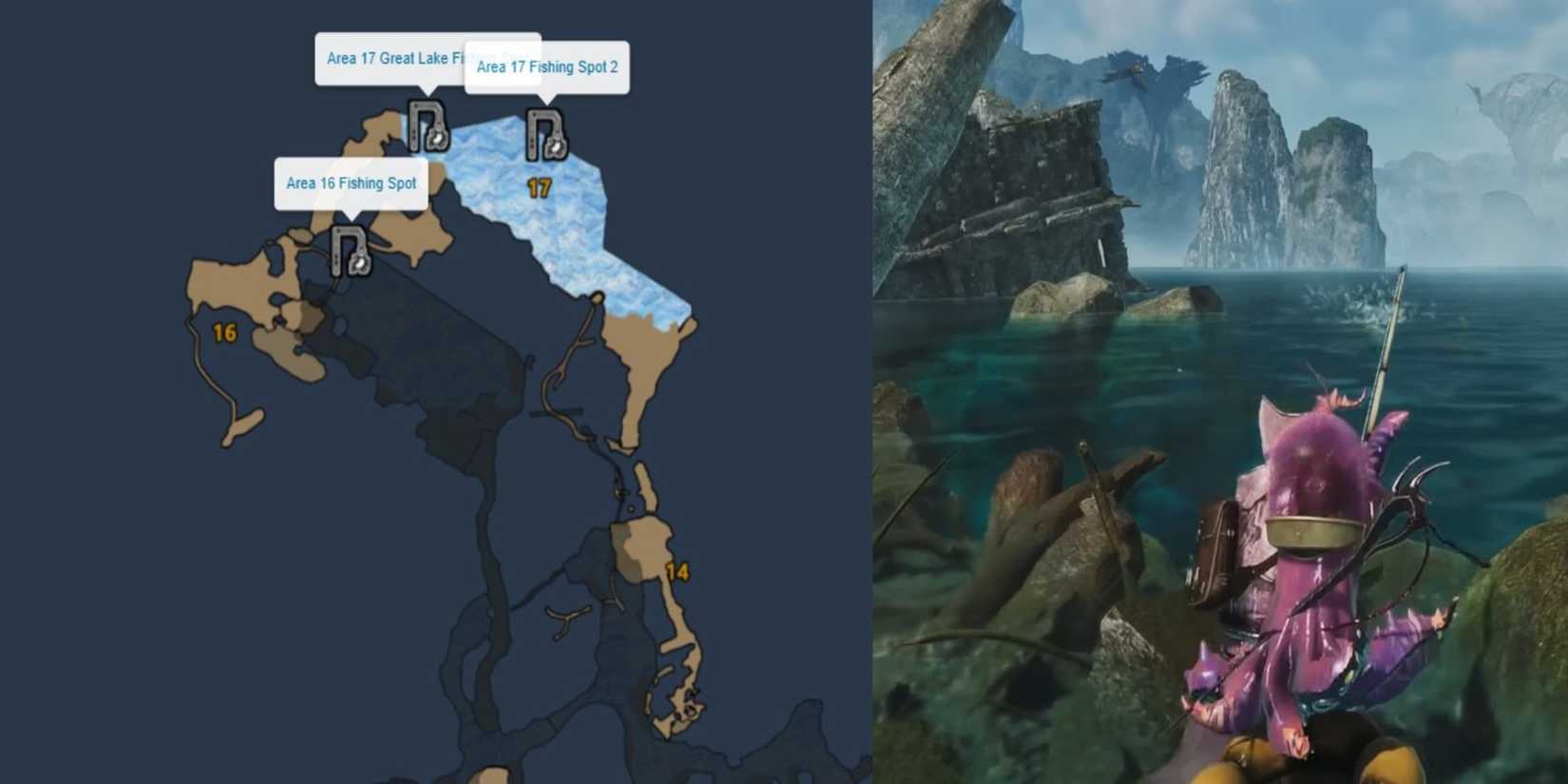Select the area number 17 on the map

tap(540, 186)
